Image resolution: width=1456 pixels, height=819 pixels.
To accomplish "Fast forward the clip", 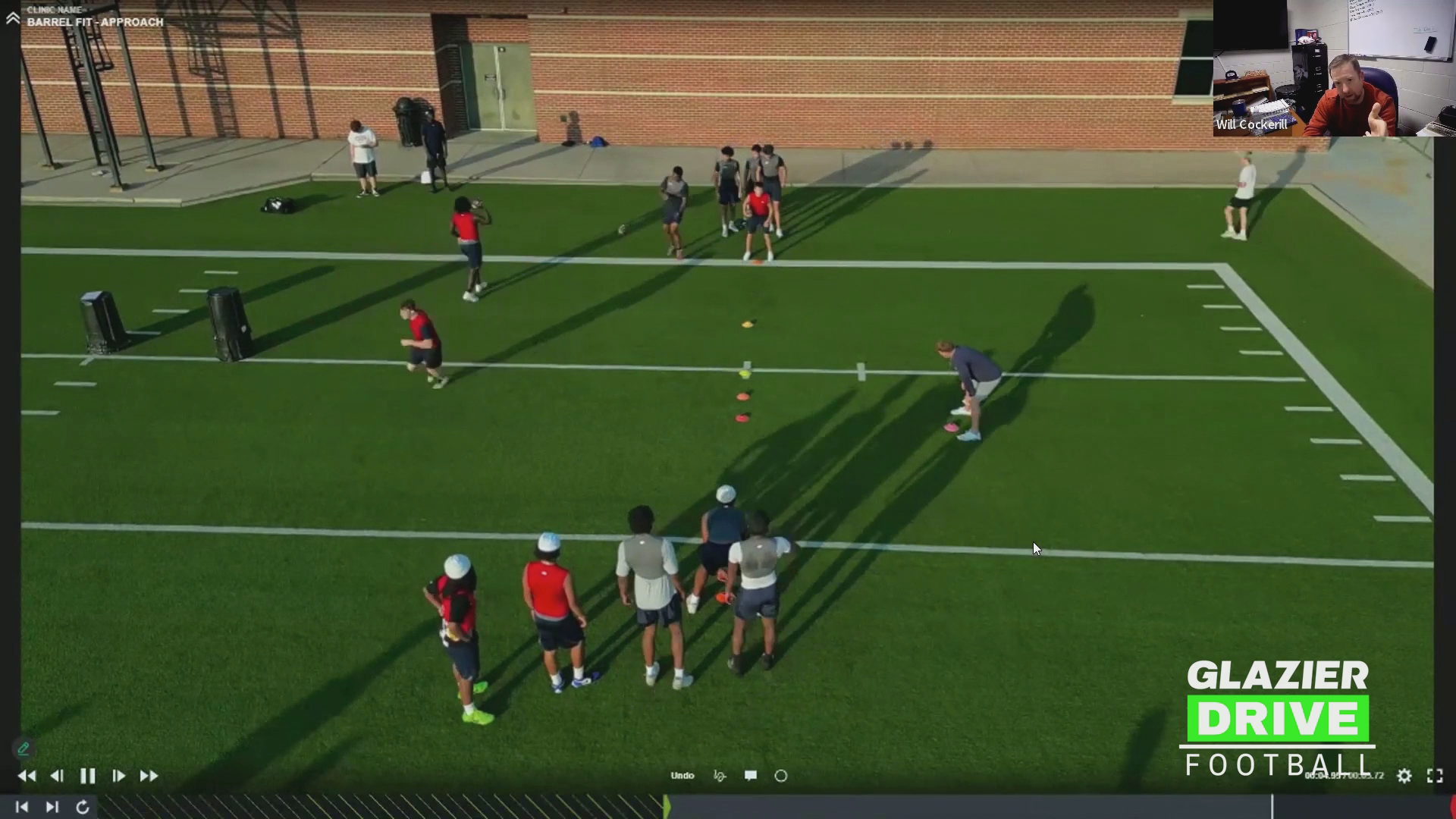I will click(149, 776).
